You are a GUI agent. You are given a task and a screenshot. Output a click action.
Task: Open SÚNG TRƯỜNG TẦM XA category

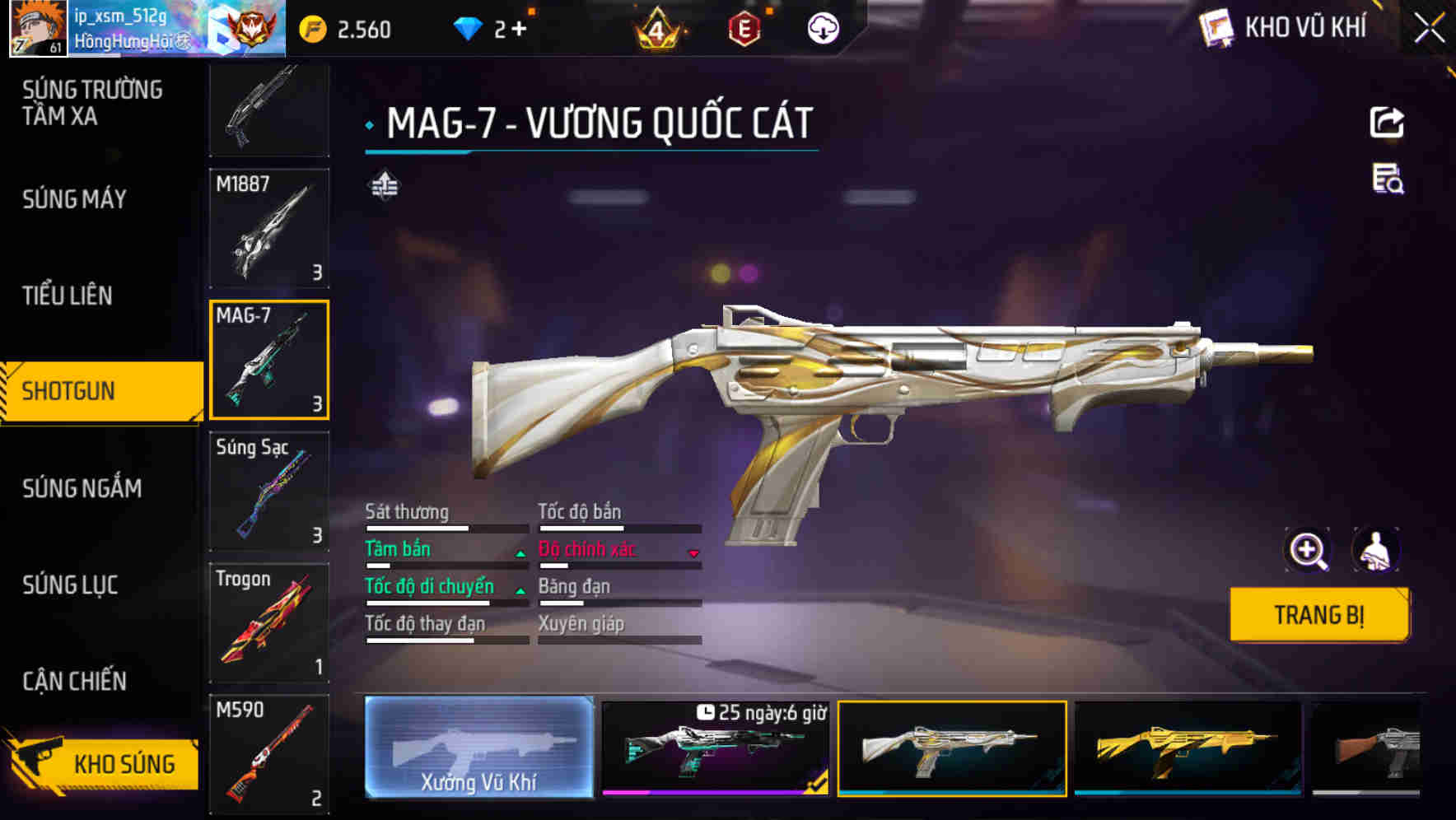click(x=91, y=103)
